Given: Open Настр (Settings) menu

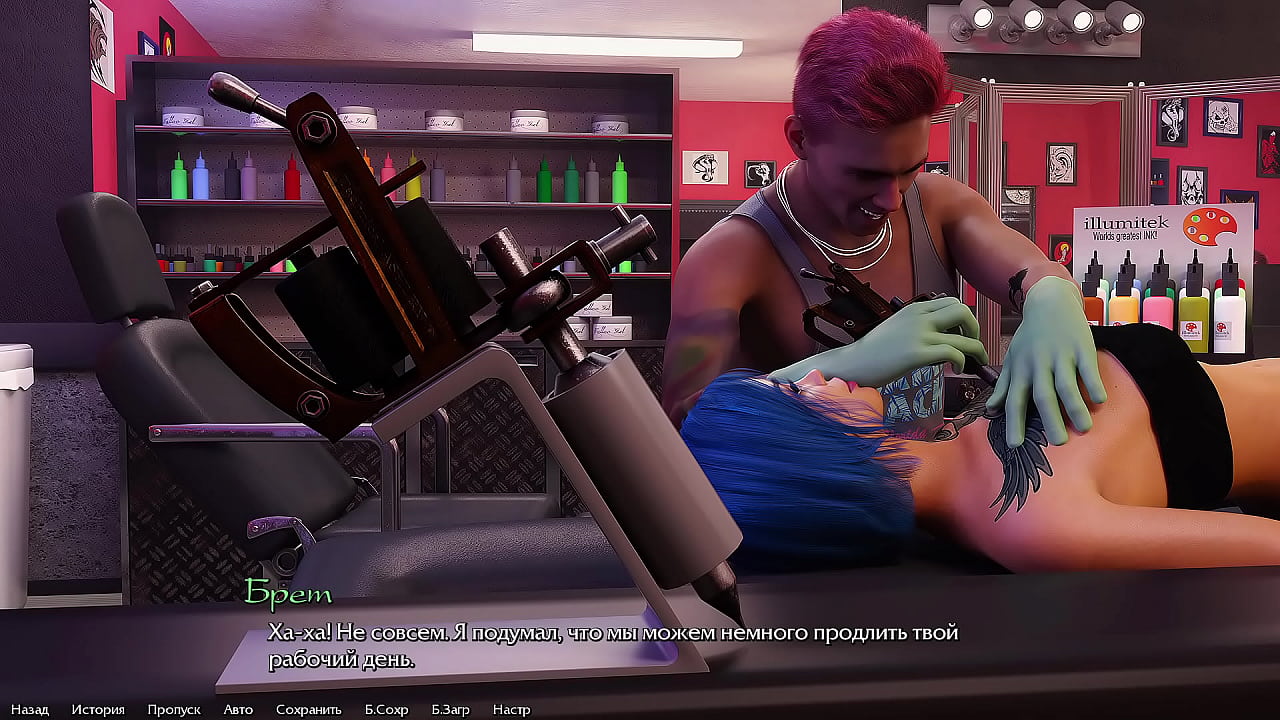Looking at the screenshot, I should tap(511, 709).
